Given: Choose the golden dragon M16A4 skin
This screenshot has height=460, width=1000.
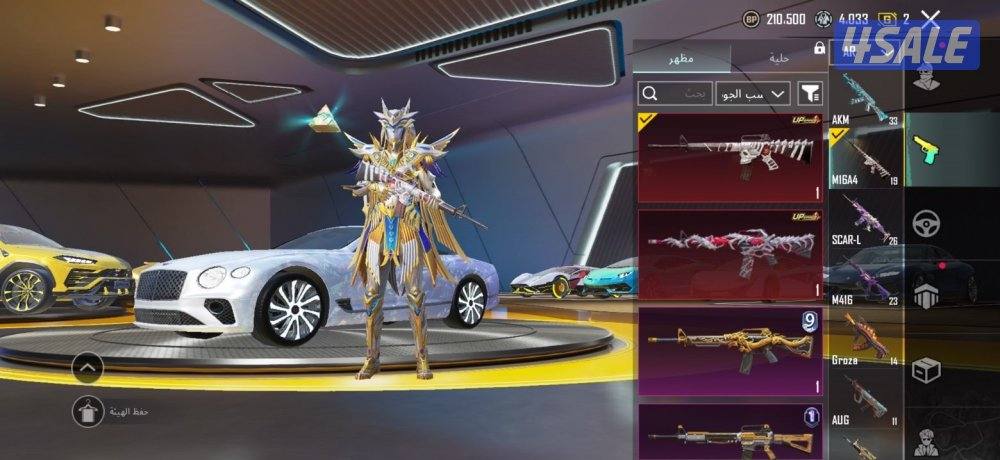Looking at the screenshot, I should click(x=730, y=350).
